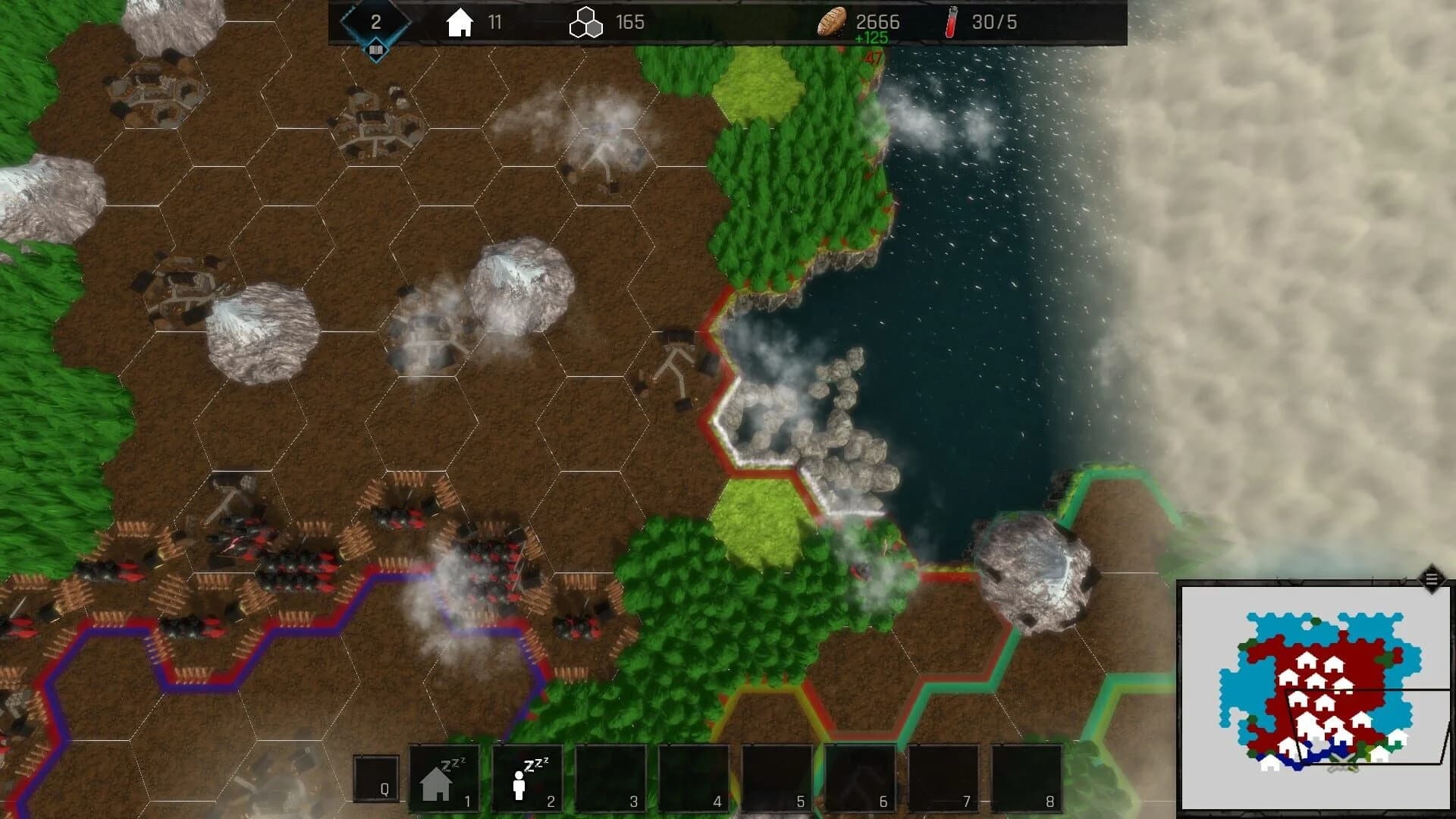Click the honeycomb resource icon showing 165
1456x819 pixels.
click(585, 23)
